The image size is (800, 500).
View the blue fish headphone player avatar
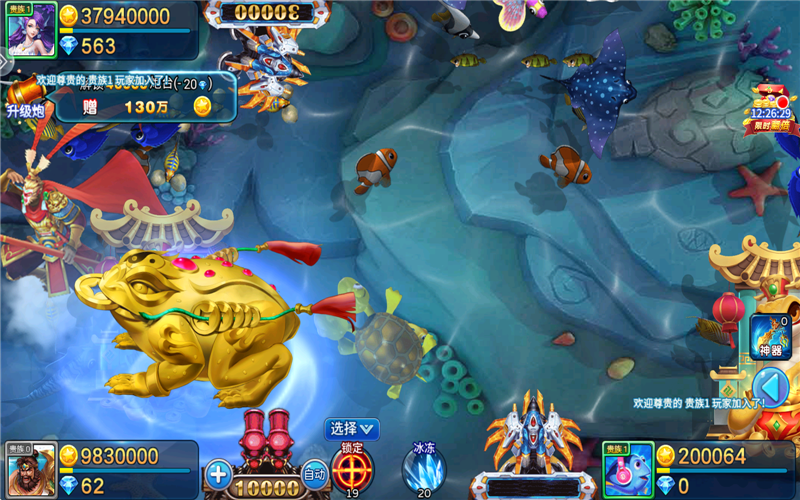pyautogui.click(x=628, y=470)
